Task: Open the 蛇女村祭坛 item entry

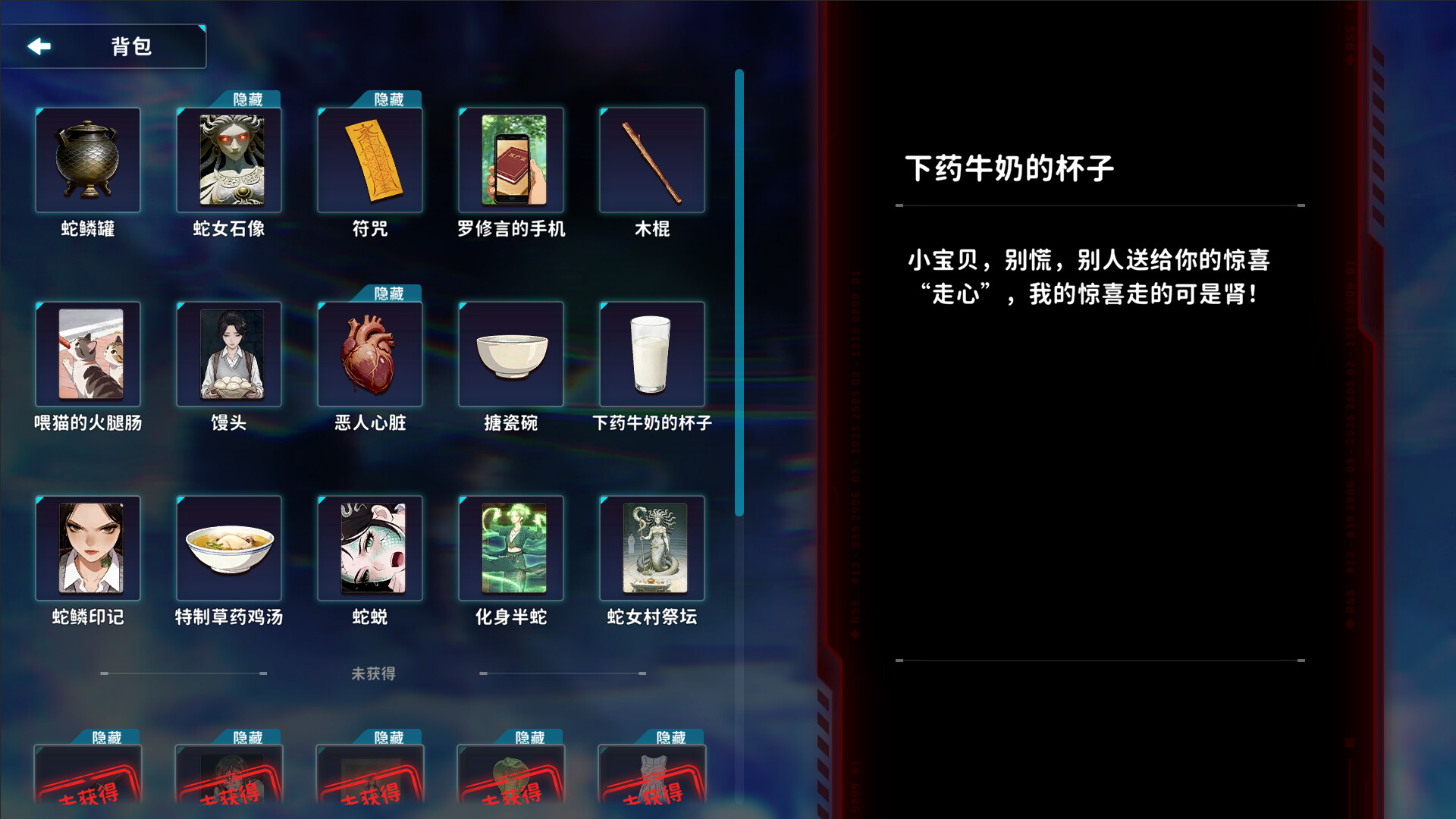Action: pyautogui.click(x=651, y=548)
